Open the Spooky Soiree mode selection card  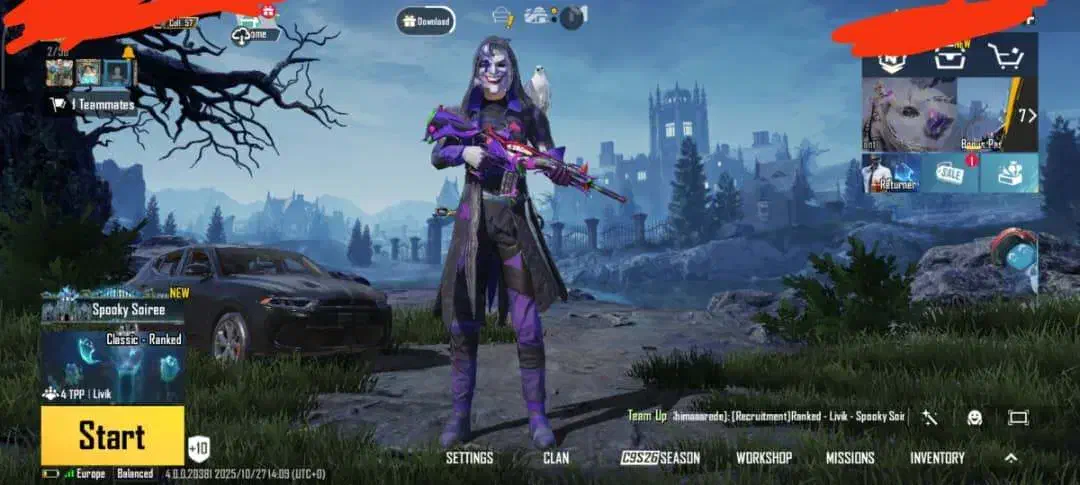coord(112,345)
